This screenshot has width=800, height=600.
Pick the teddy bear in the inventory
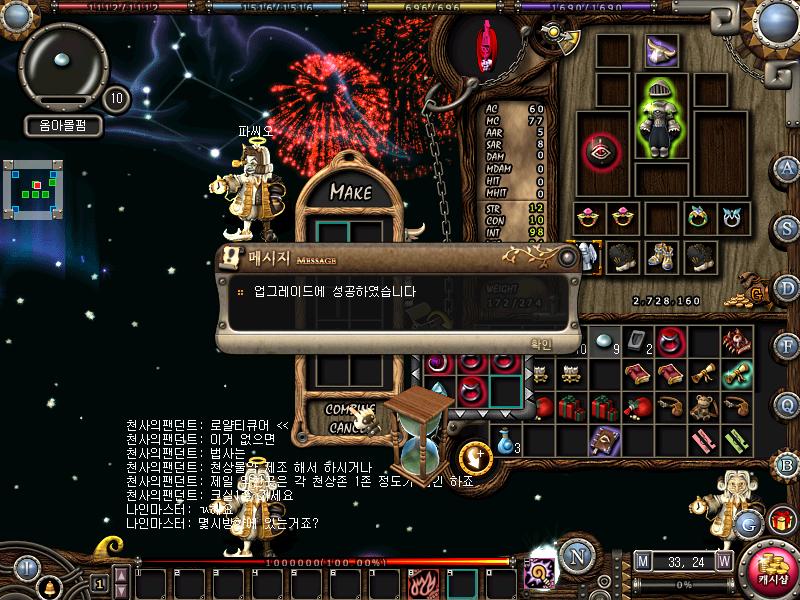(x=705, y=407)
